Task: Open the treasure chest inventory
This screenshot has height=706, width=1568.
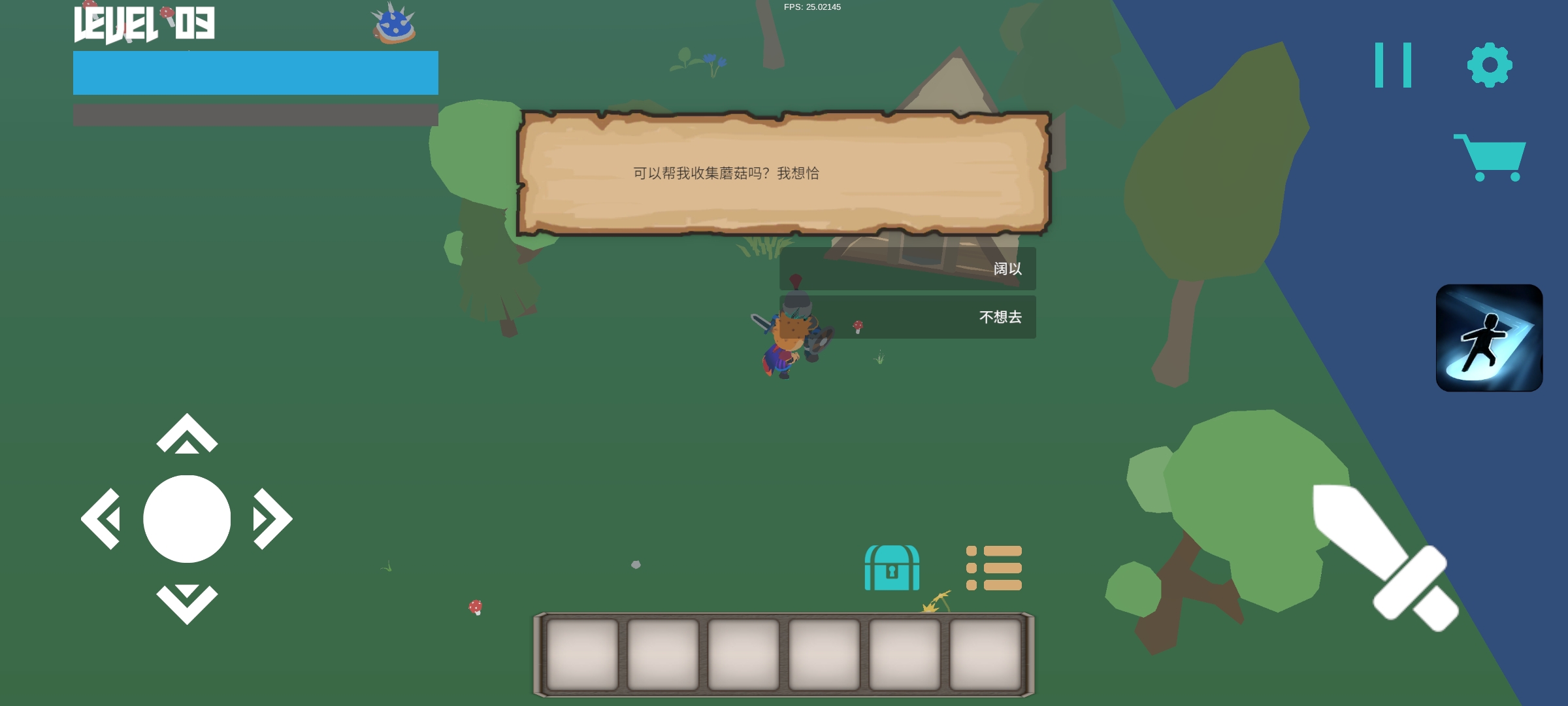Action: click(x=893, y=567)
